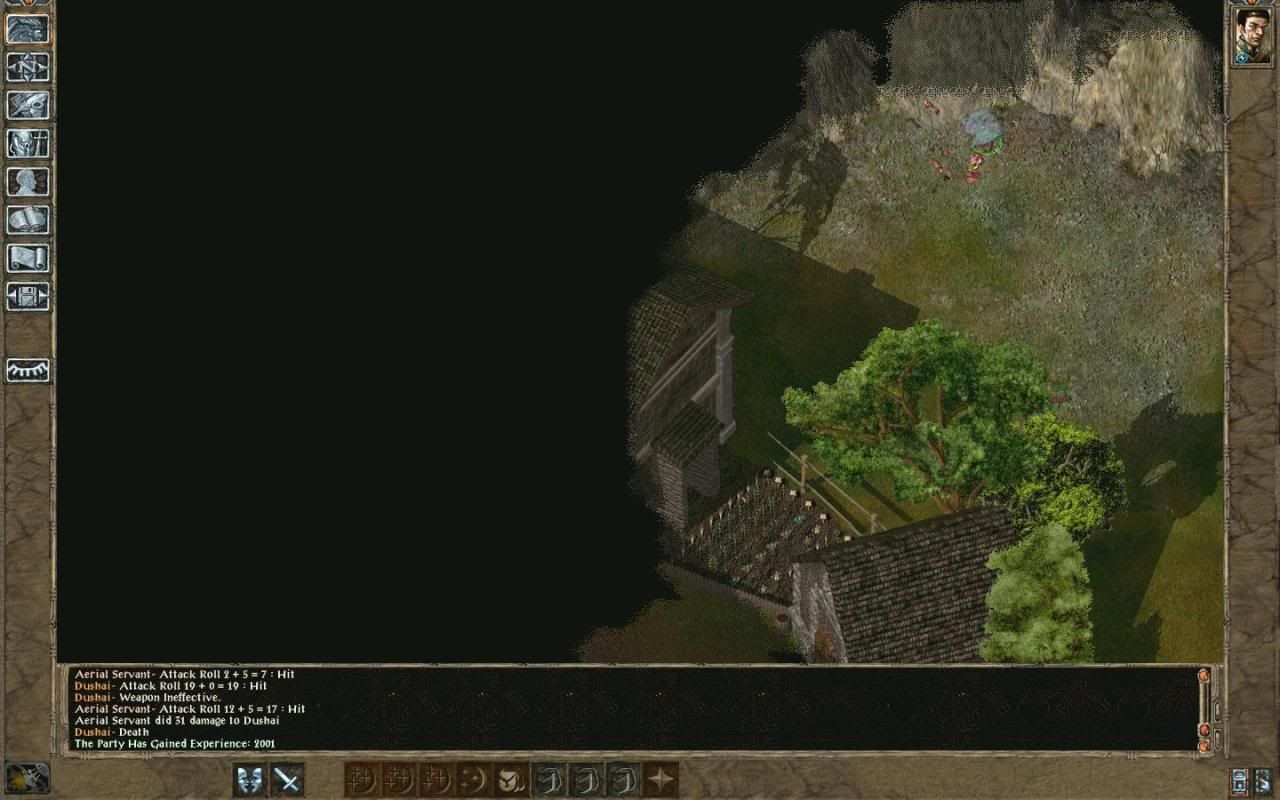Image resolution: width=1280 pixels, height=800 pixels.
Task: Open the area map with compass icon
Action: 27,67
